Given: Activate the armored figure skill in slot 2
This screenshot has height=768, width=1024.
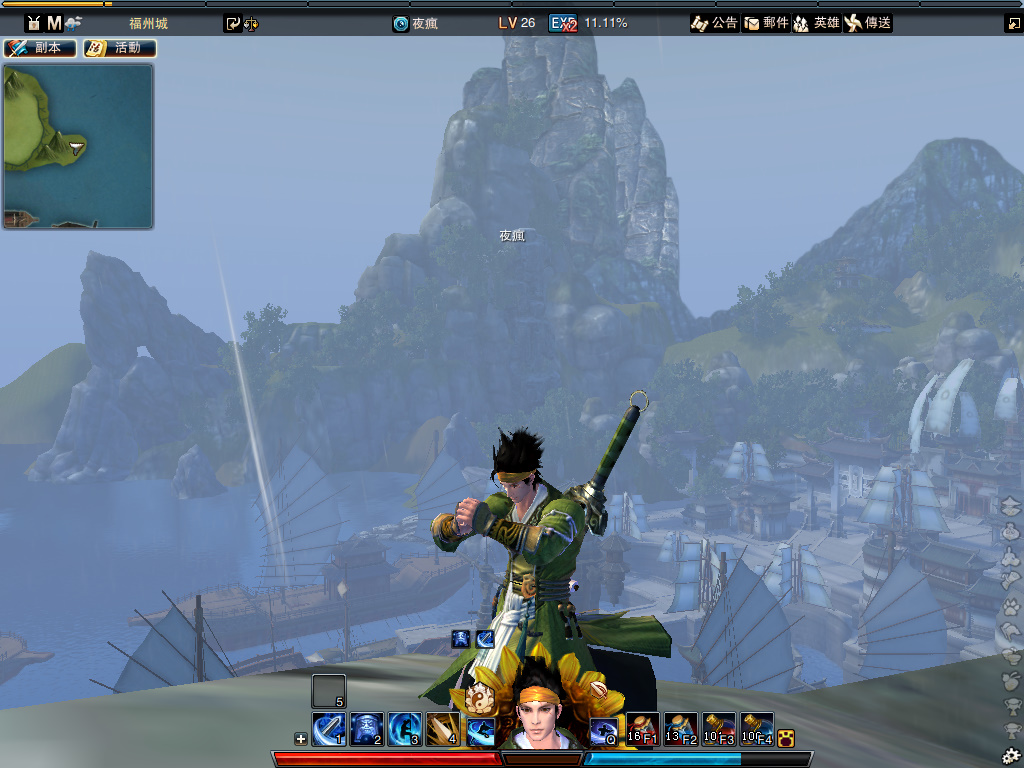Looking at the screenshot, I should coord(367,730).
